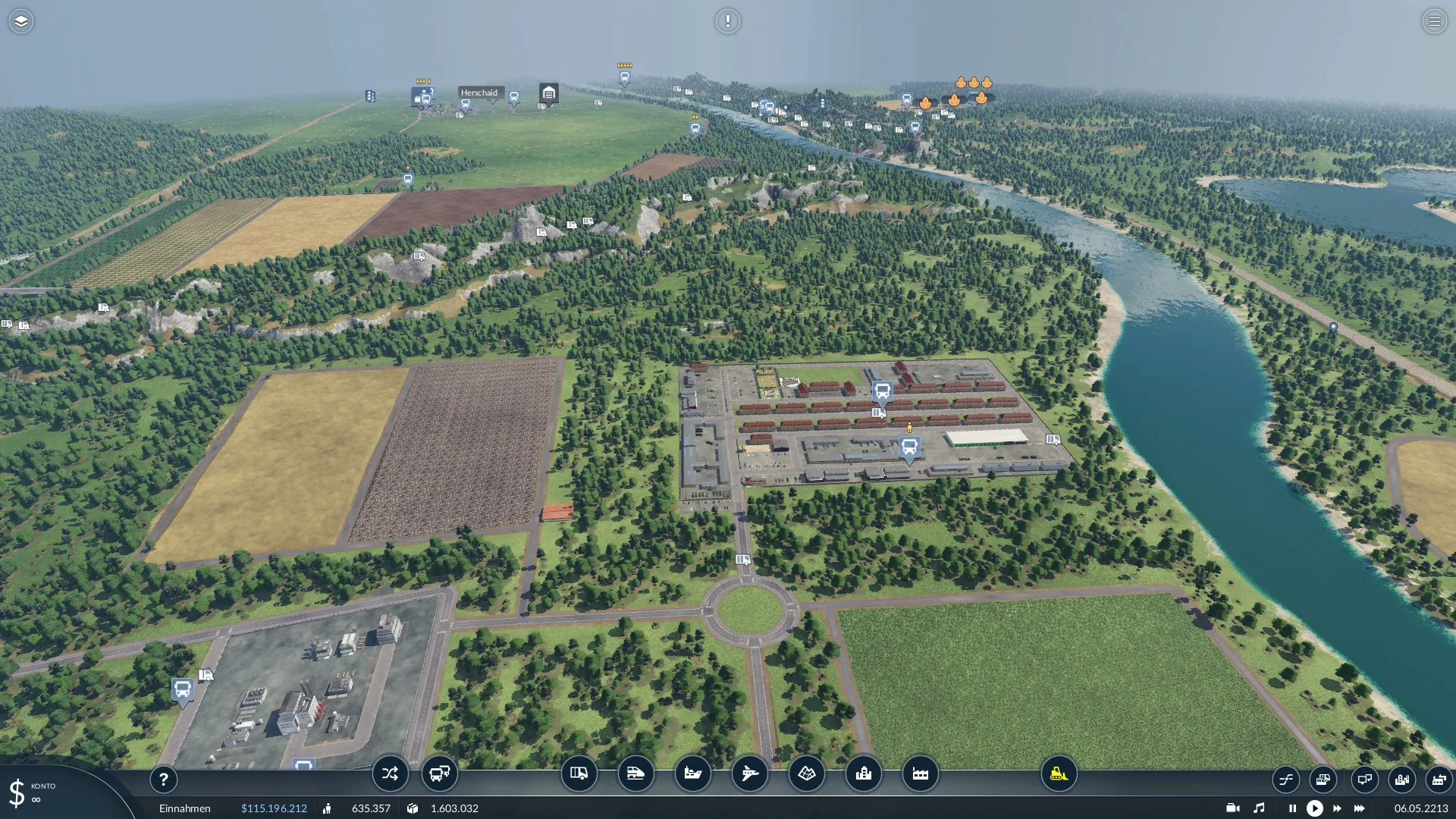Open the town buildings menu

tap(863, 773)
